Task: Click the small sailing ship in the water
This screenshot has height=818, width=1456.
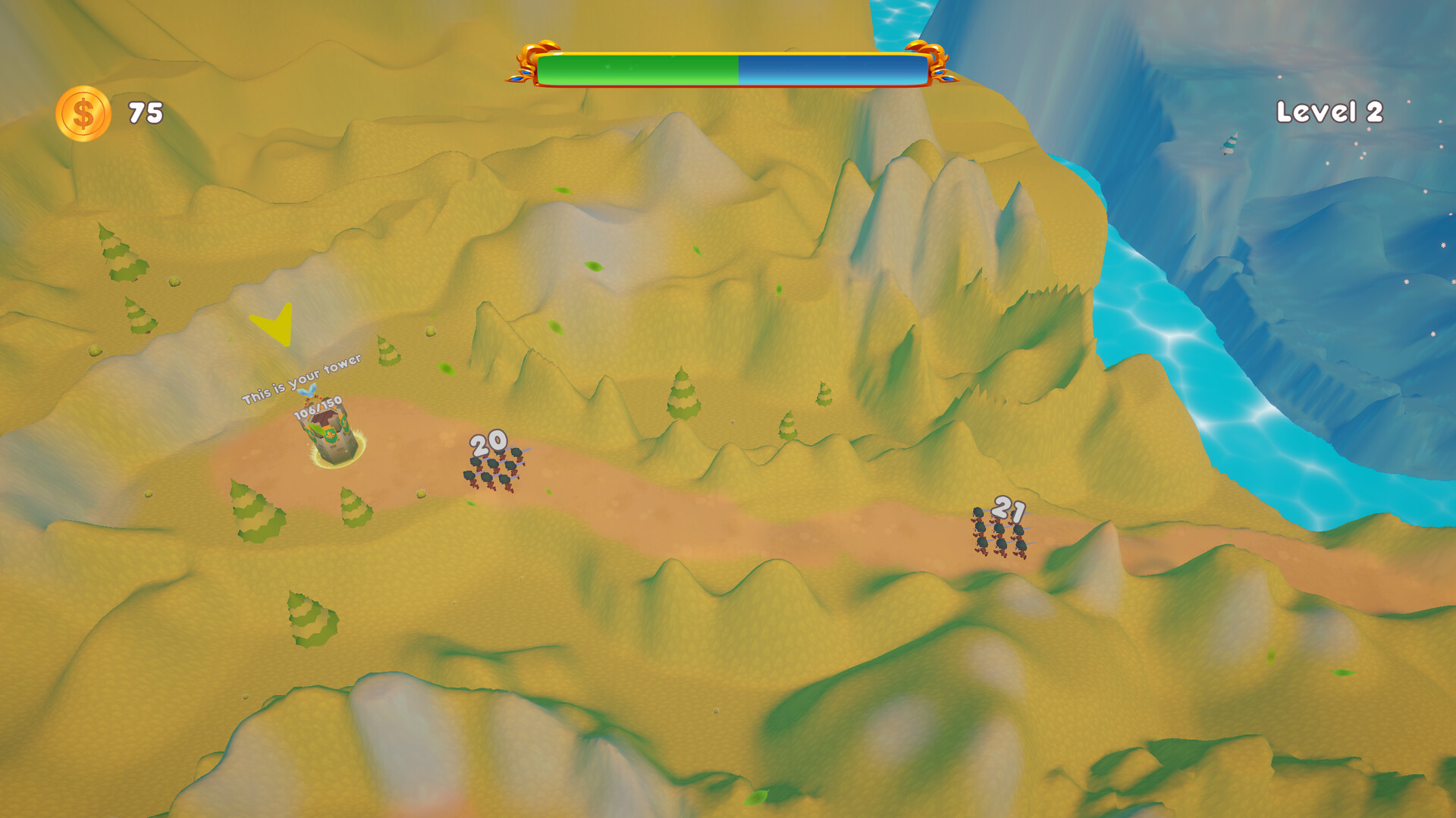Action: (1230, 144)
